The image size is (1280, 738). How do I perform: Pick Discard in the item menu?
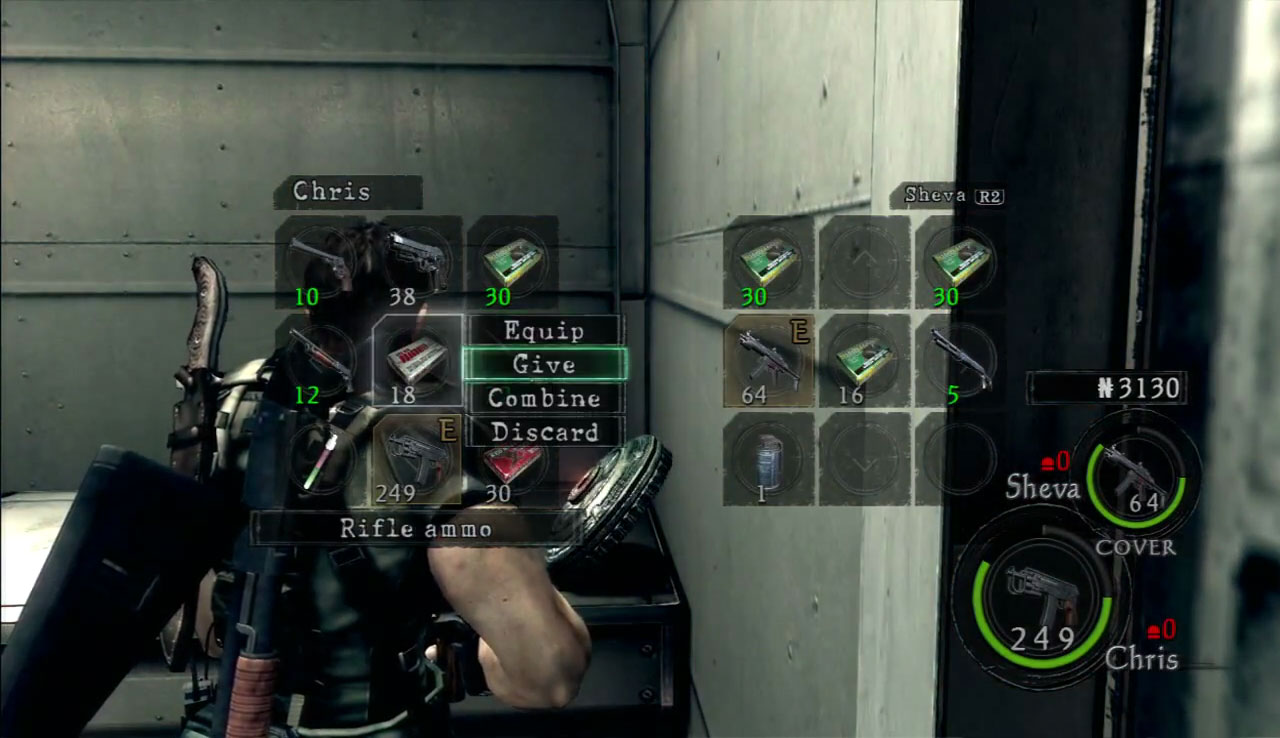(544, 432)
